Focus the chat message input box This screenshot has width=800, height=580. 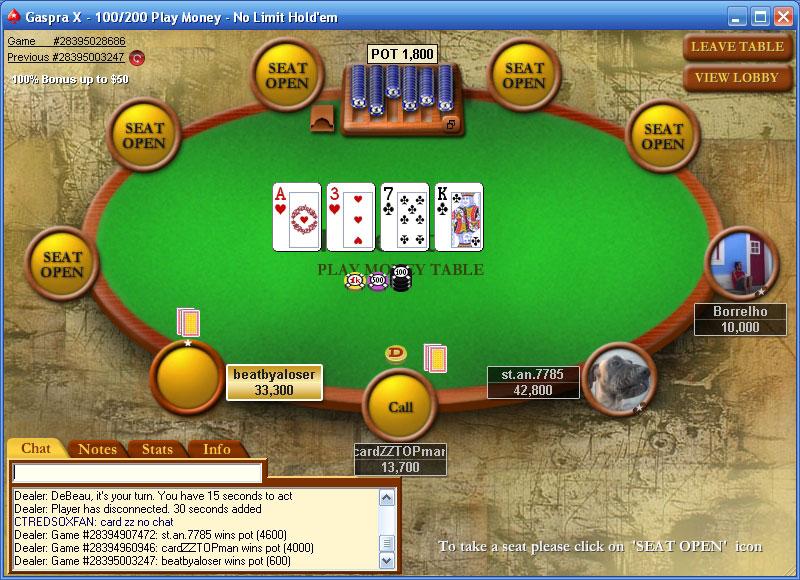point(138,472)
